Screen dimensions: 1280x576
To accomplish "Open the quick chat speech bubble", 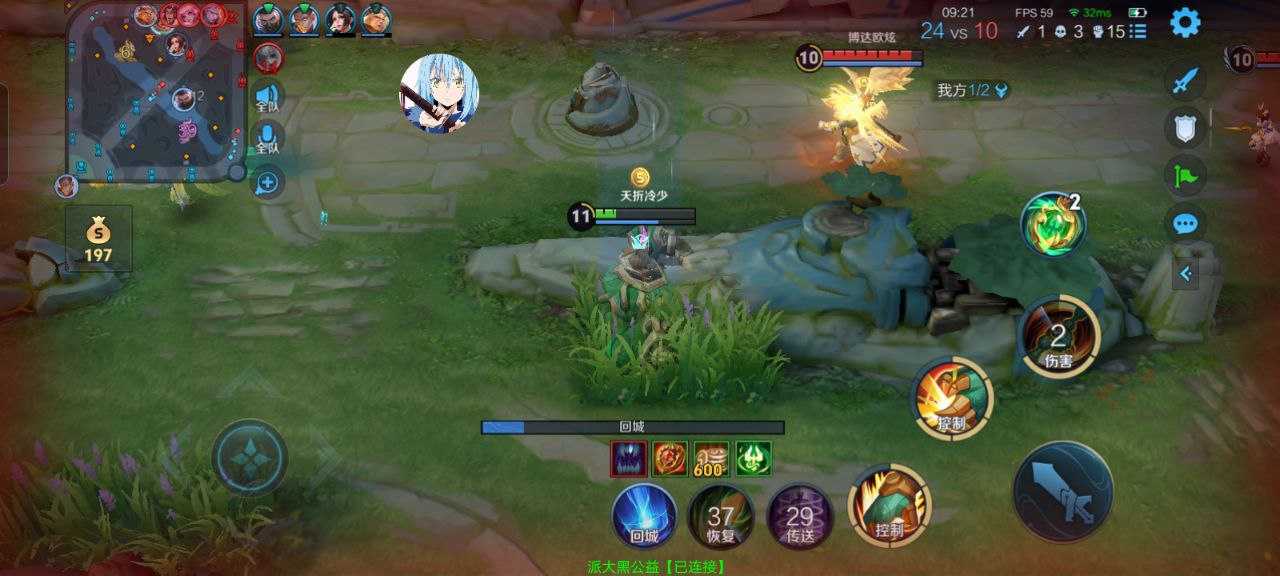I will tap(1185, 223).
